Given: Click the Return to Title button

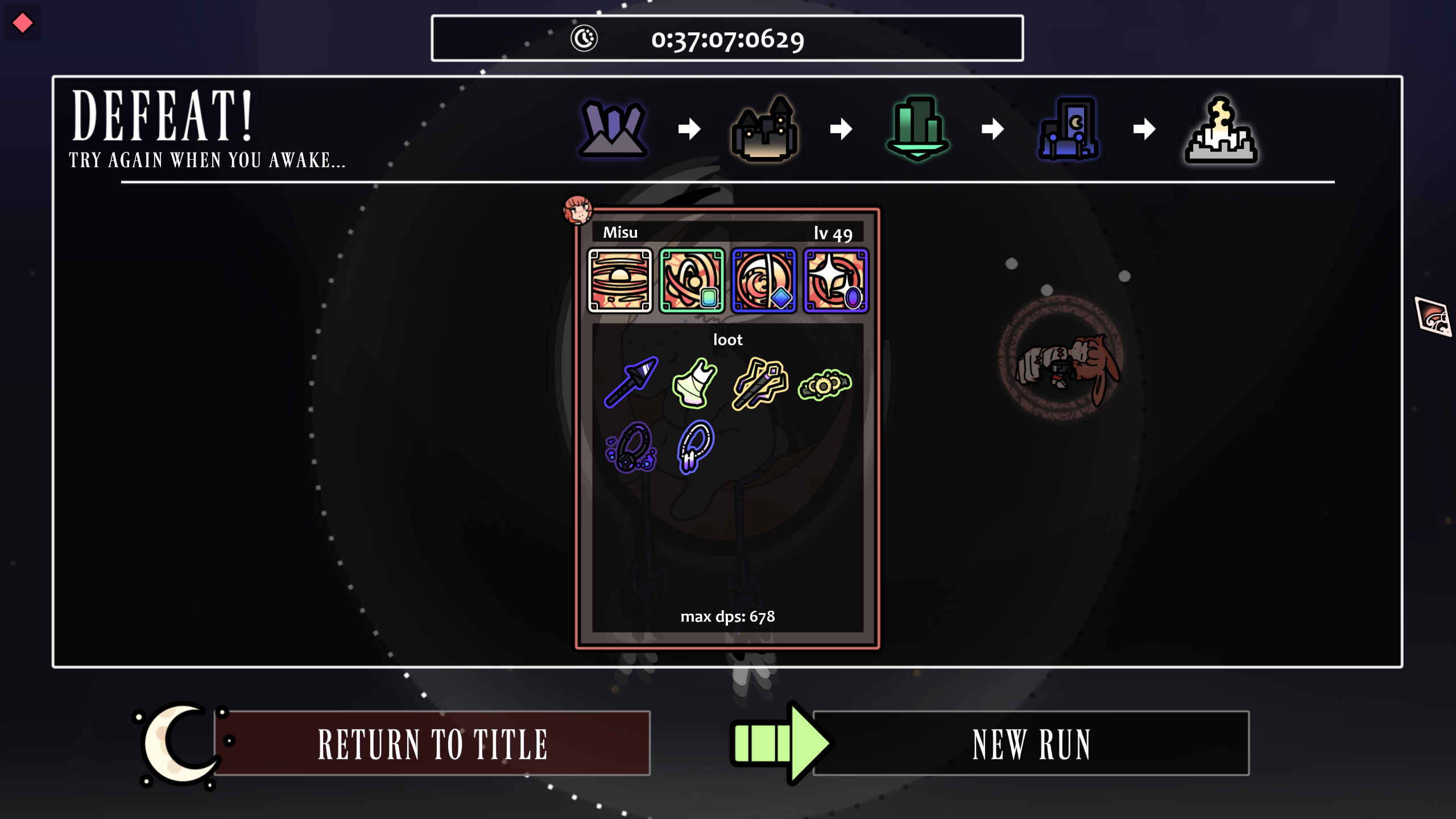Looking at the screenshot, I should [x=432, y=743].
